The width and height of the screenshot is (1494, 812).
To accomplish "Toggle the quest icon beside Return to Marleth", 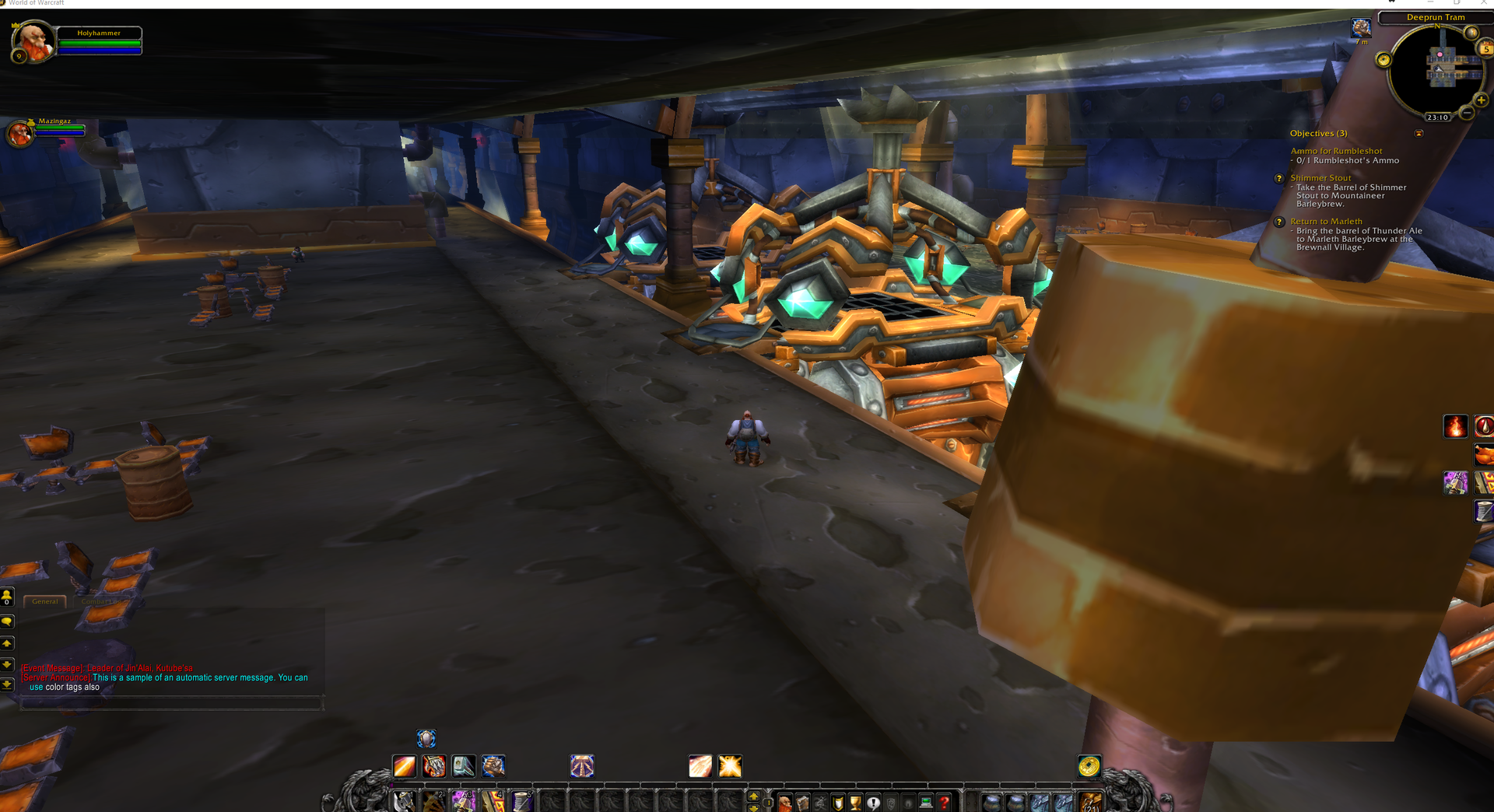I will coord(1279,222).
